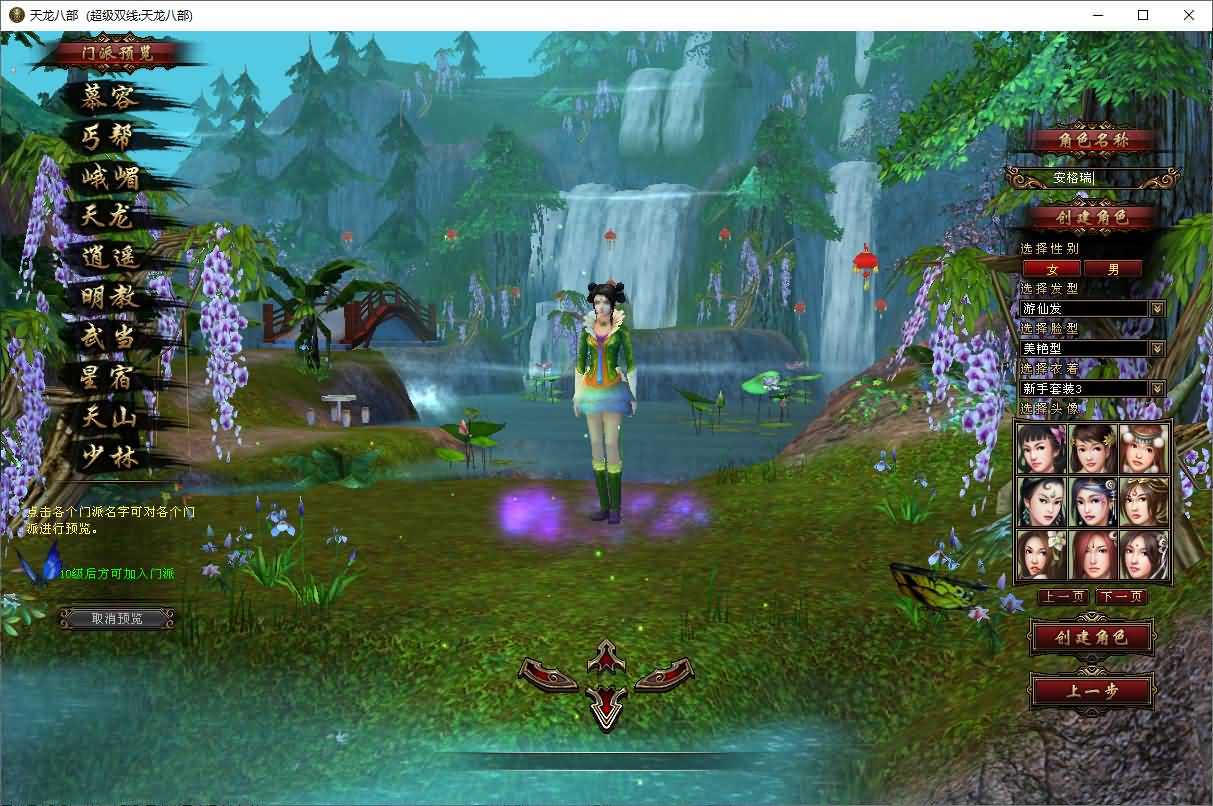Select the 武当 sect preview

point(110,337)
